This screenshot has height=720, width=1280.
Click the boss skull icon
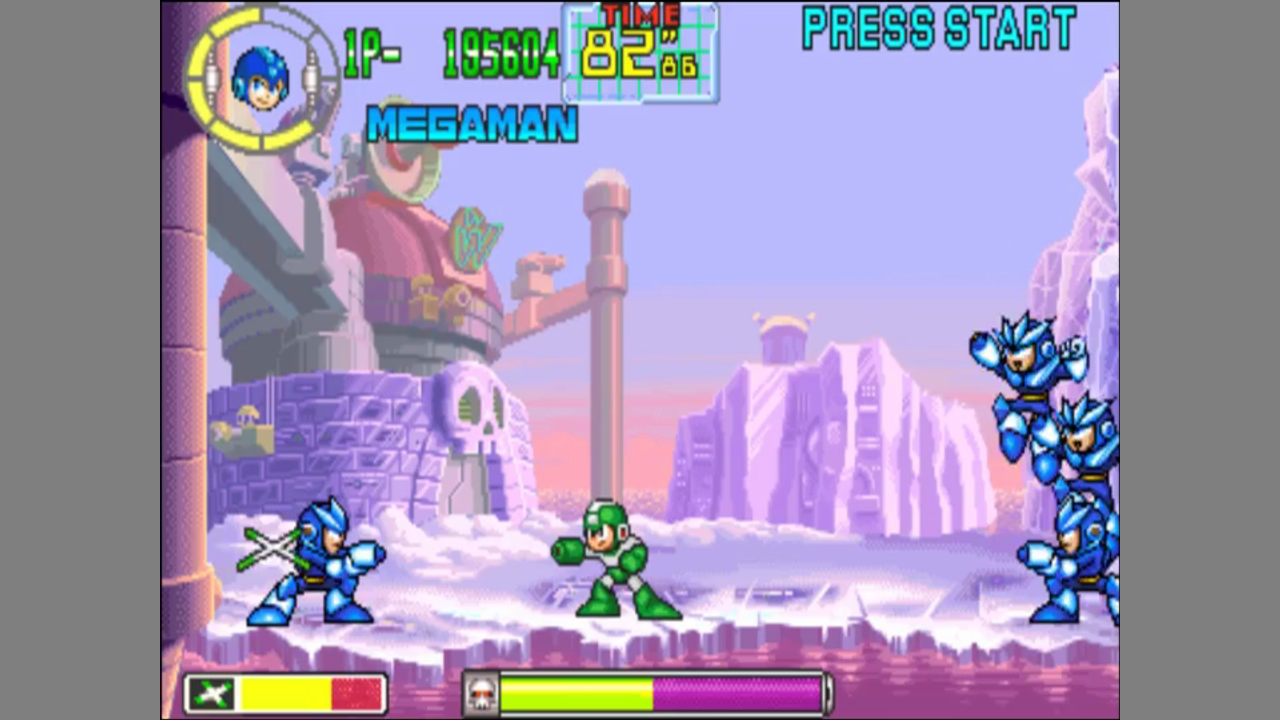(481, 695)
